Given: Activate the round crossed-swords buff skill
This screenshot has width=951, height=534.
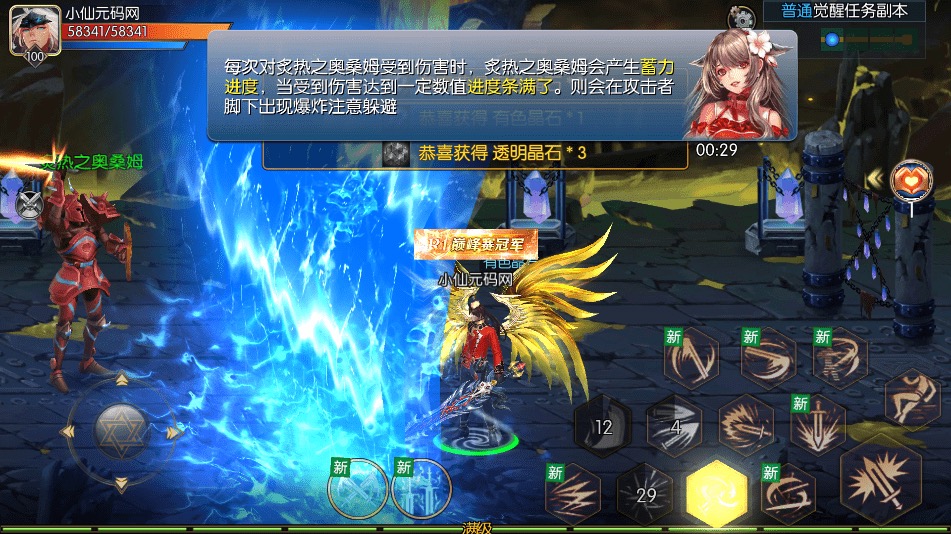Looking at the screenshot, I should (x=357, y=488).
